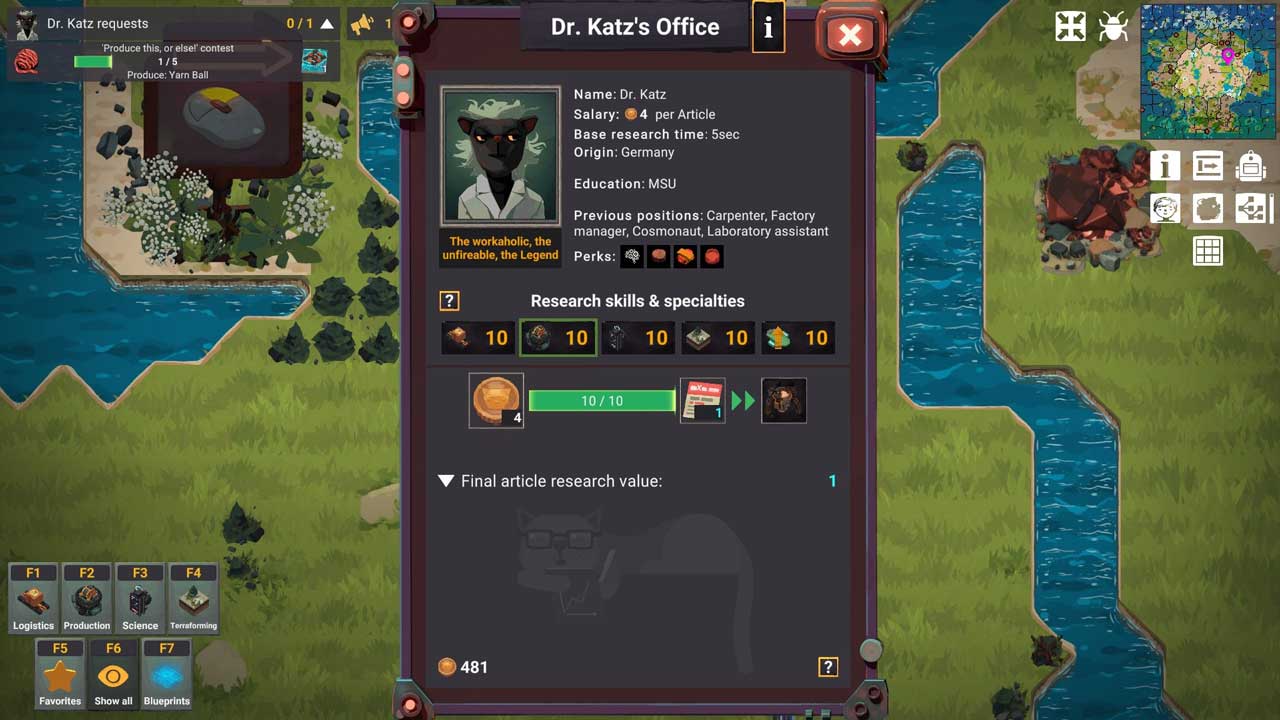
Task: Open help for Research skills & specialties
Action: [449, 301]
